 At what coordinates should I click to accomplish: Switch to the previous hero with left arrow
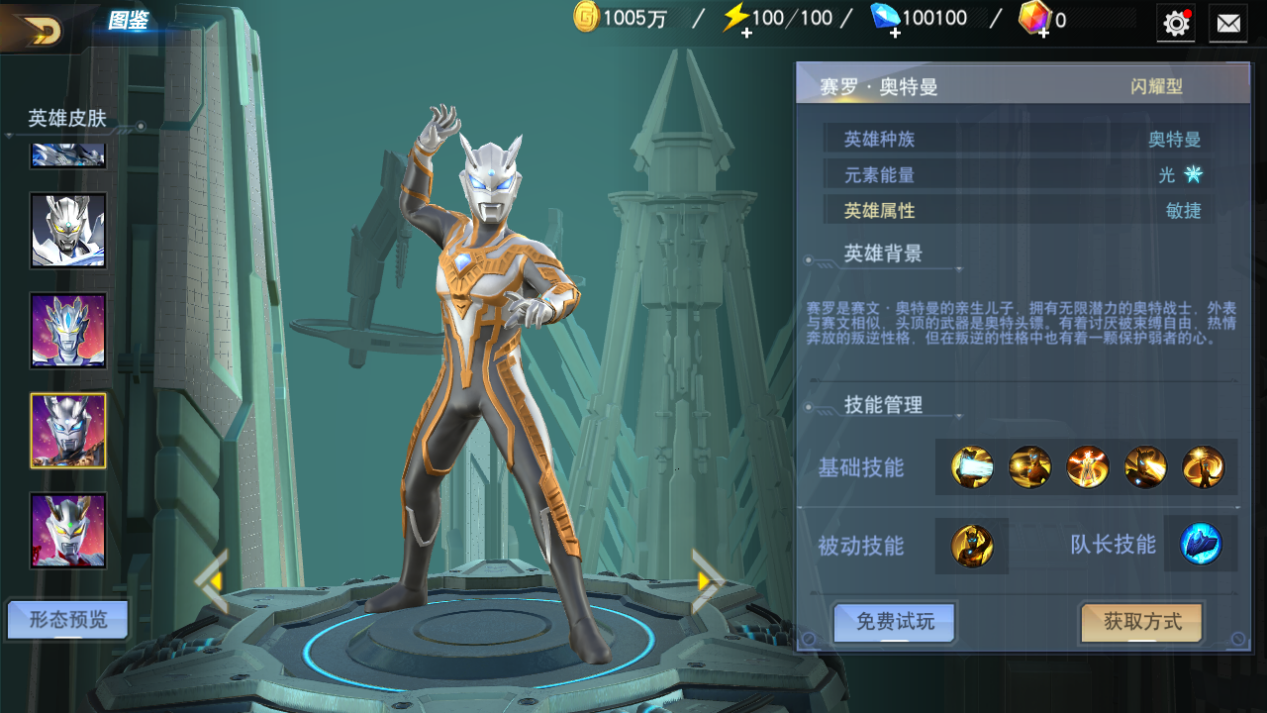pyautogui.click(x=211, y=580)
